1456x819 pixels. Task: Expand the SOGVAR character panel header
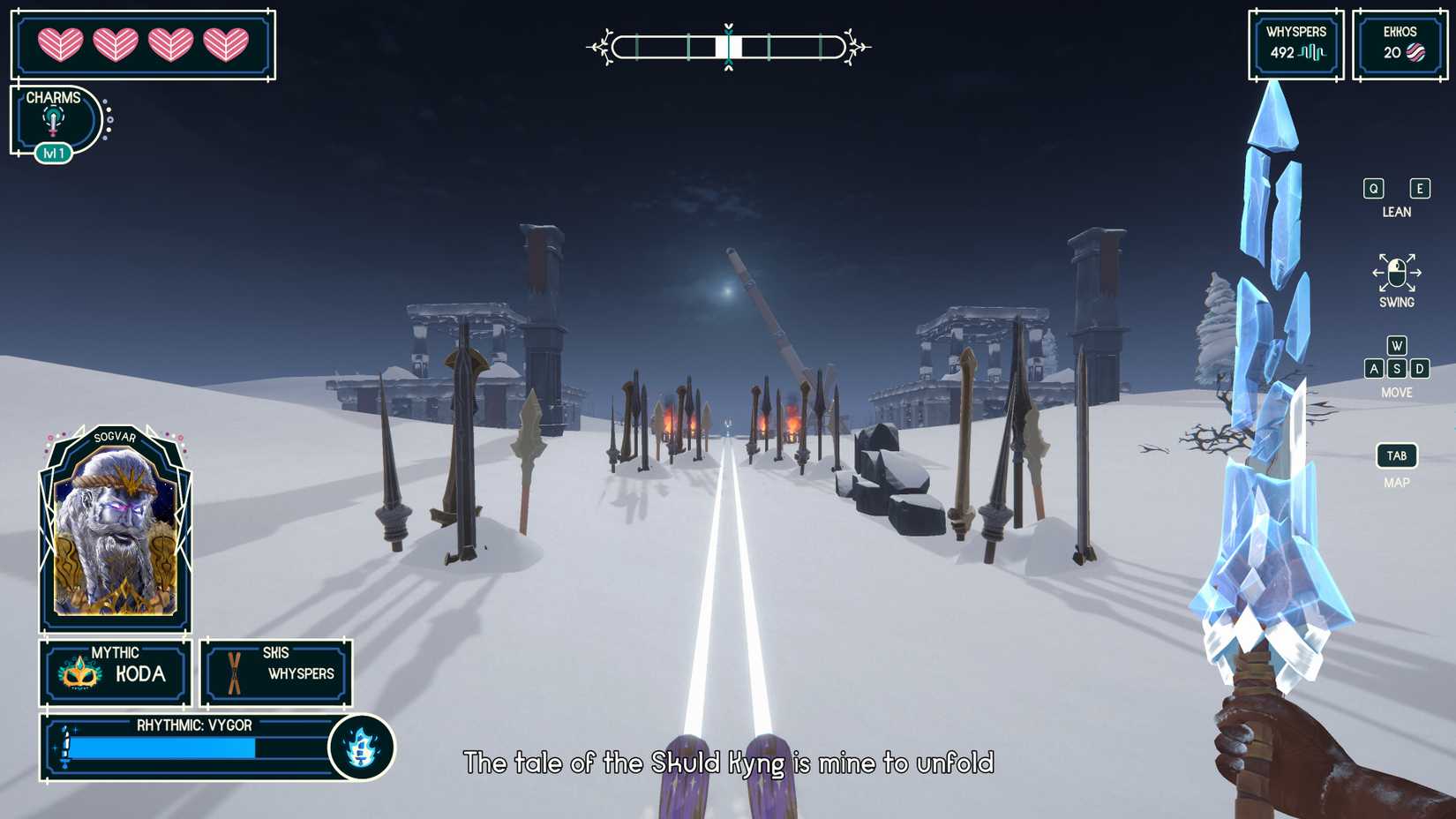(x=116, y=435)
